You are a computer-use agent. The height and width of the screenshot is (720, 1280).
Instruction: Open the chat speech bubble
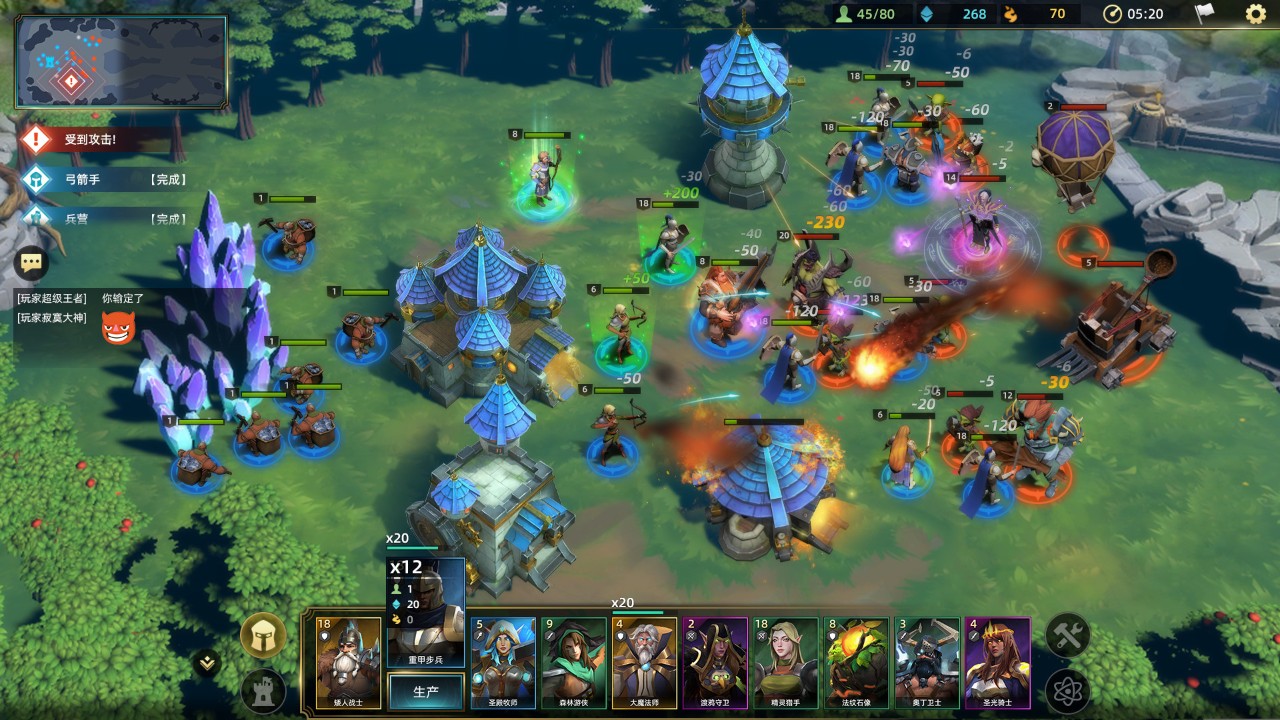click(x=32, y=263)
